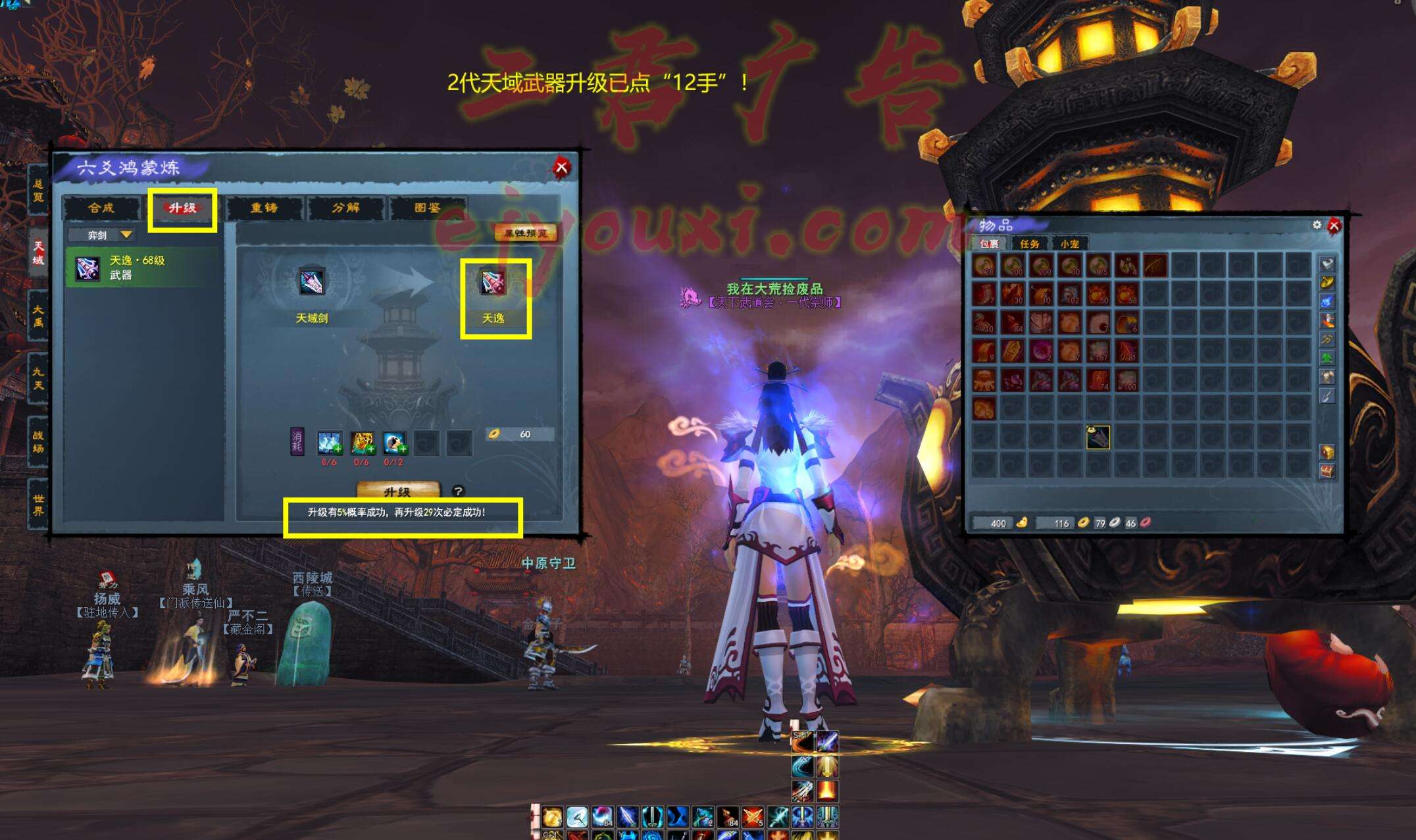Select the 天逸 result weapon icon

493,282
